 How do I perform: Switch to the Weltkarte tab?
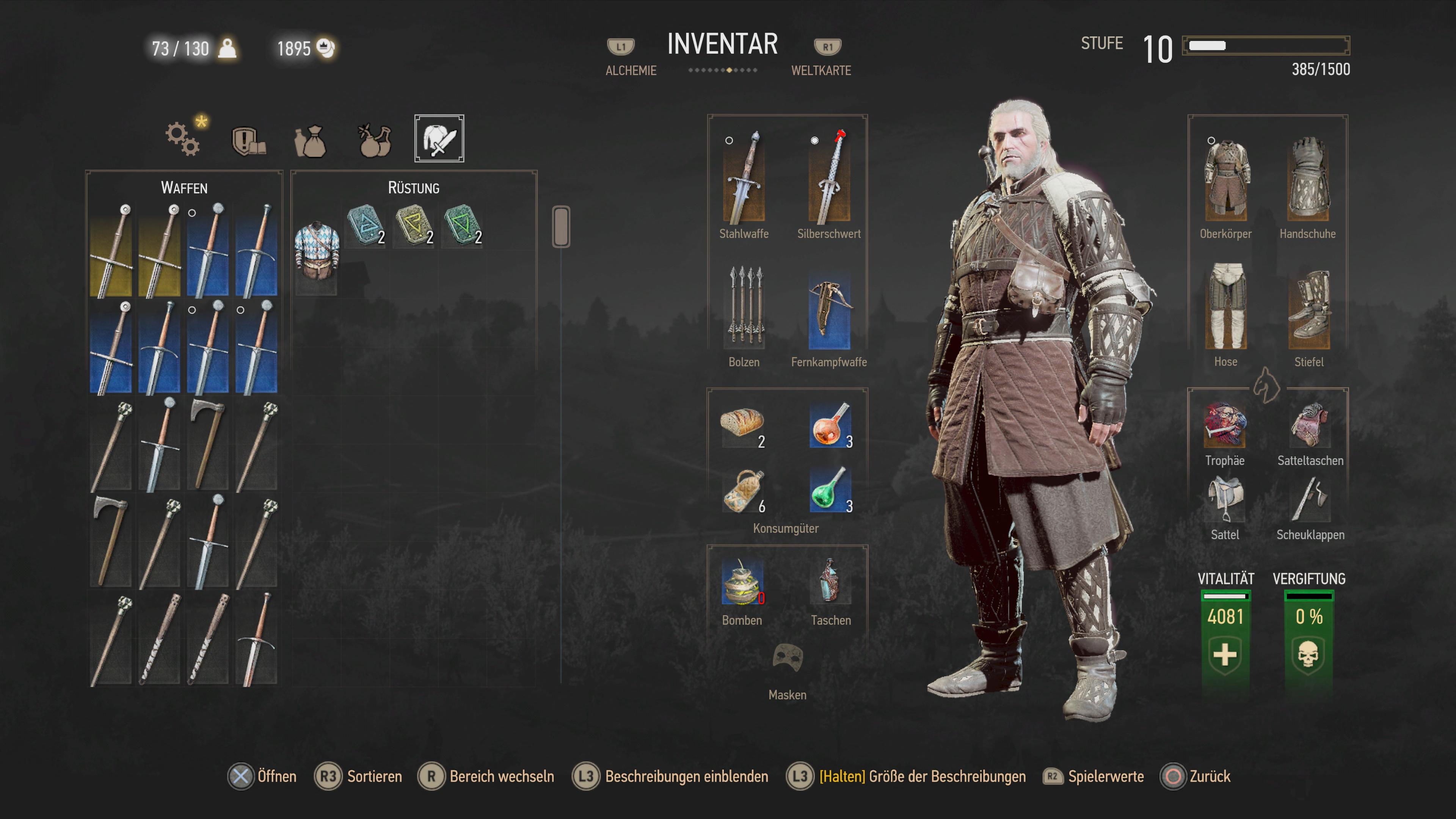tap(821, 70)
